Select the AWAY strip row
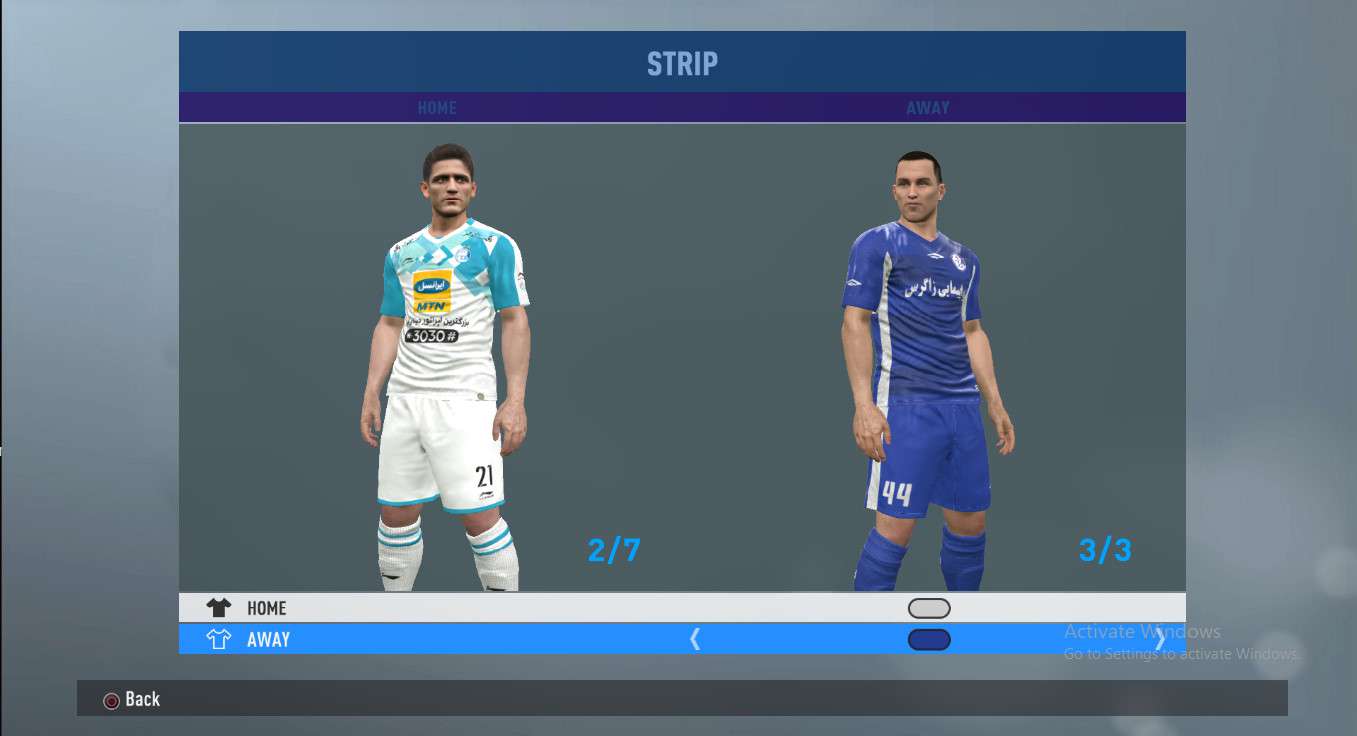This screenshot has width=1357, height=736. 268,640
